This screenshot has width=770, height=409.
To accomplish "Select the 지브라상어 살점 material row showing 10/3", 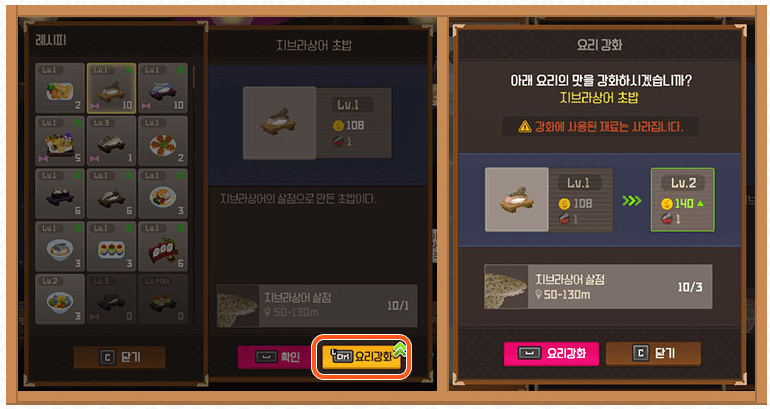I will click(597, 285).
